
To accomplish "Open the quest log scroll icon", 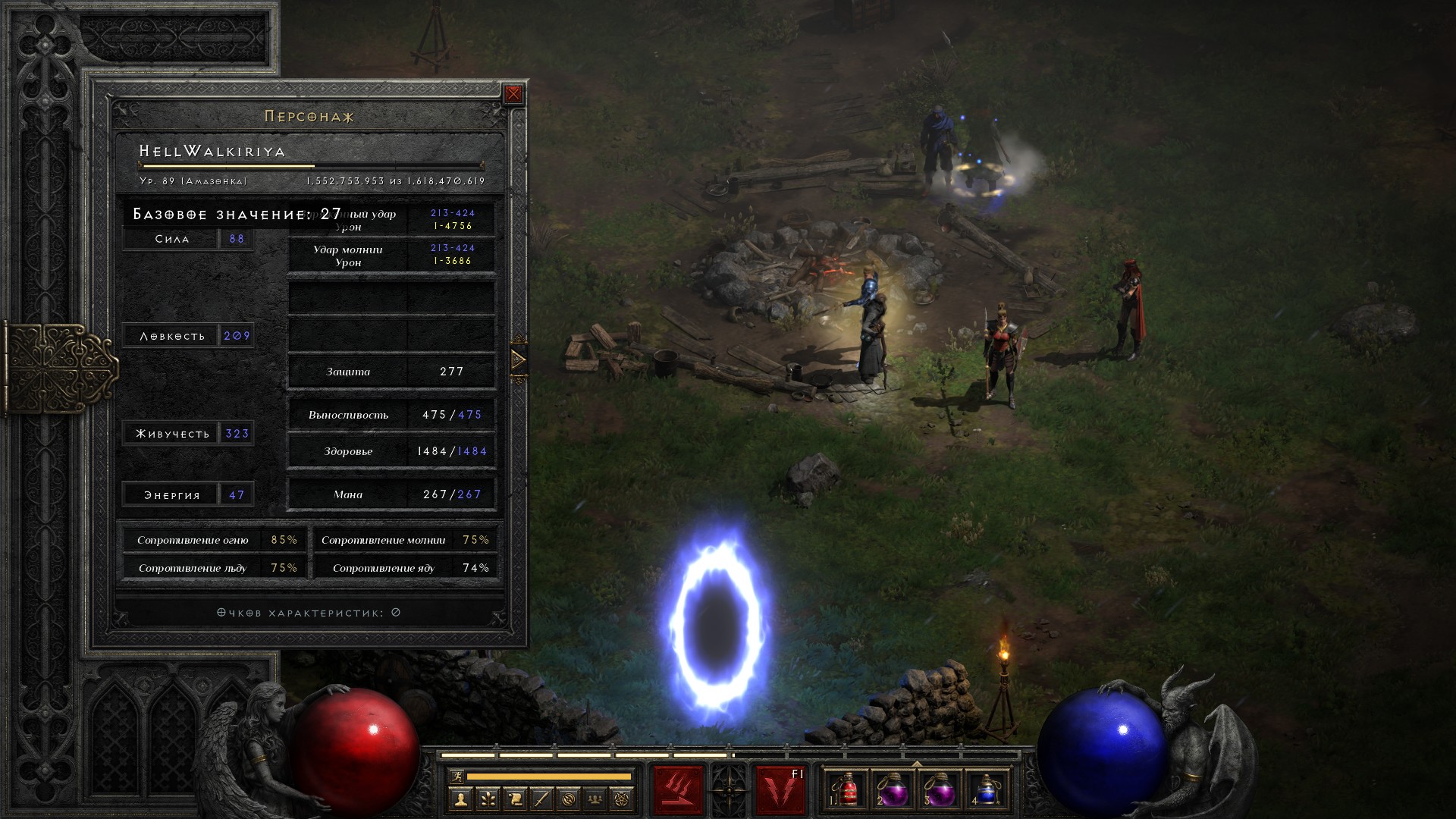I will 515,799.
